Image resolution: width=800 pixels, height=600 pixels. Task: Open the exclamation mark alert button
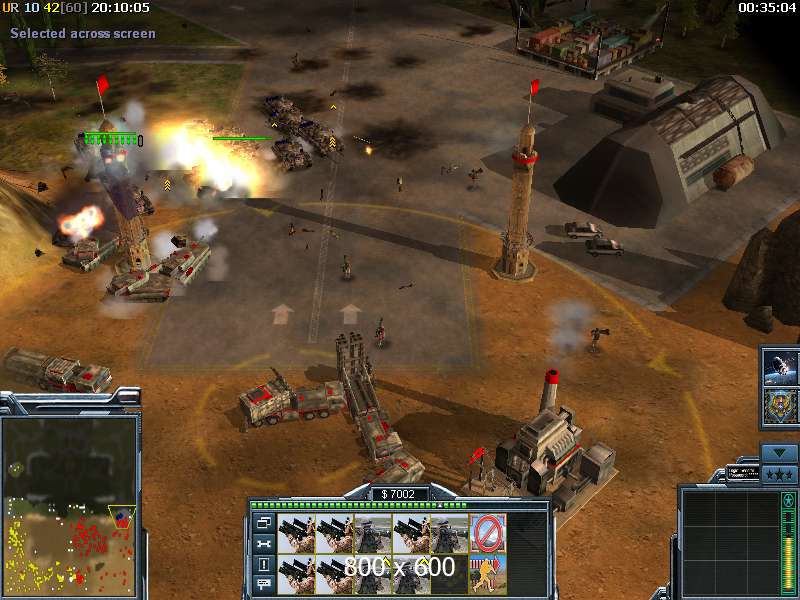click(x=264, y=564)
